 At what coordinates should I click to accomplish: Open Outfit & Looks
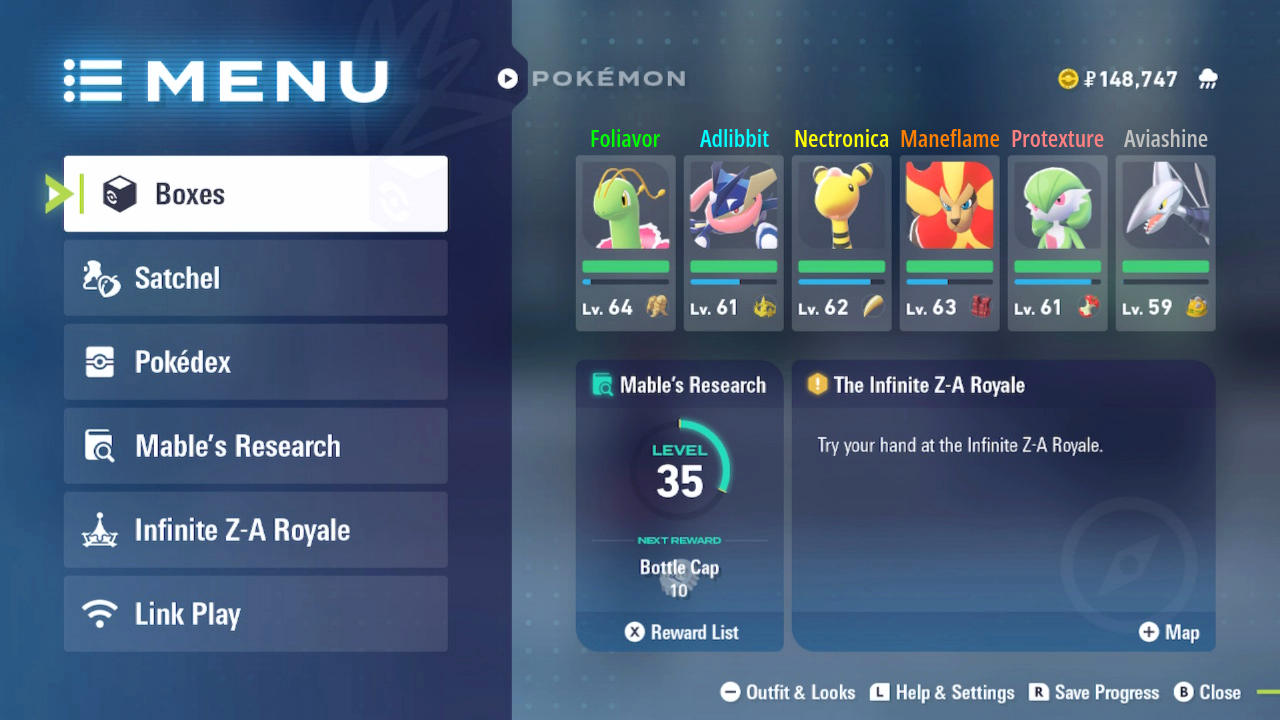789,692
